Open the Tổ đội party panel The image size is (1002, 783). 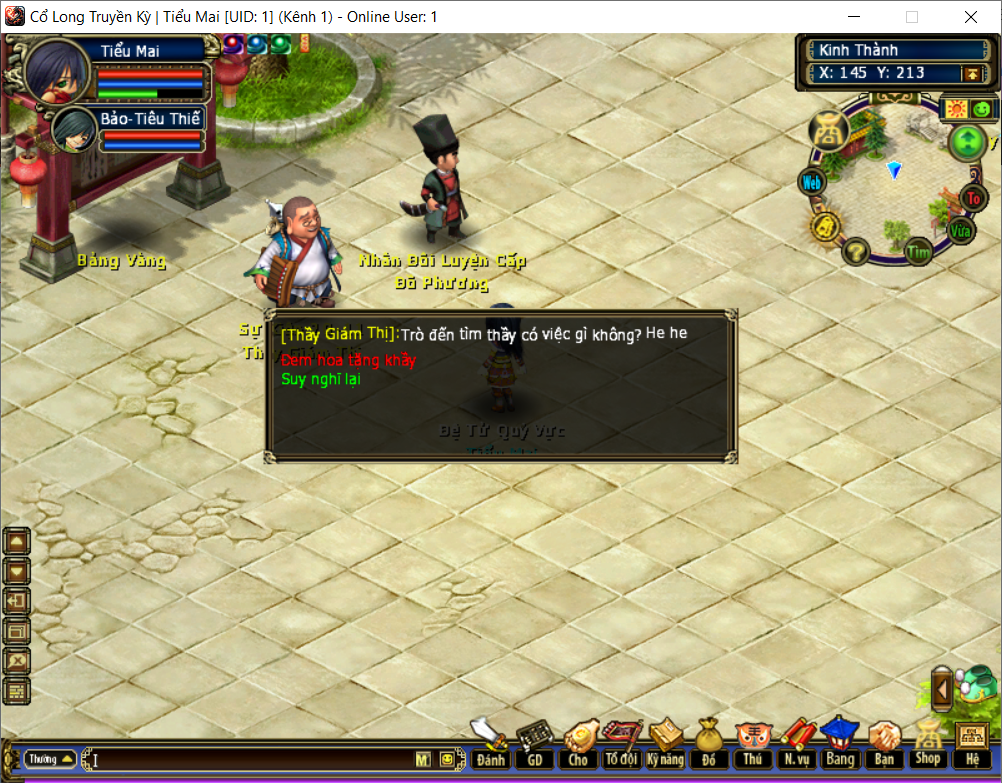pyautogui.click(x=621, y=745)
